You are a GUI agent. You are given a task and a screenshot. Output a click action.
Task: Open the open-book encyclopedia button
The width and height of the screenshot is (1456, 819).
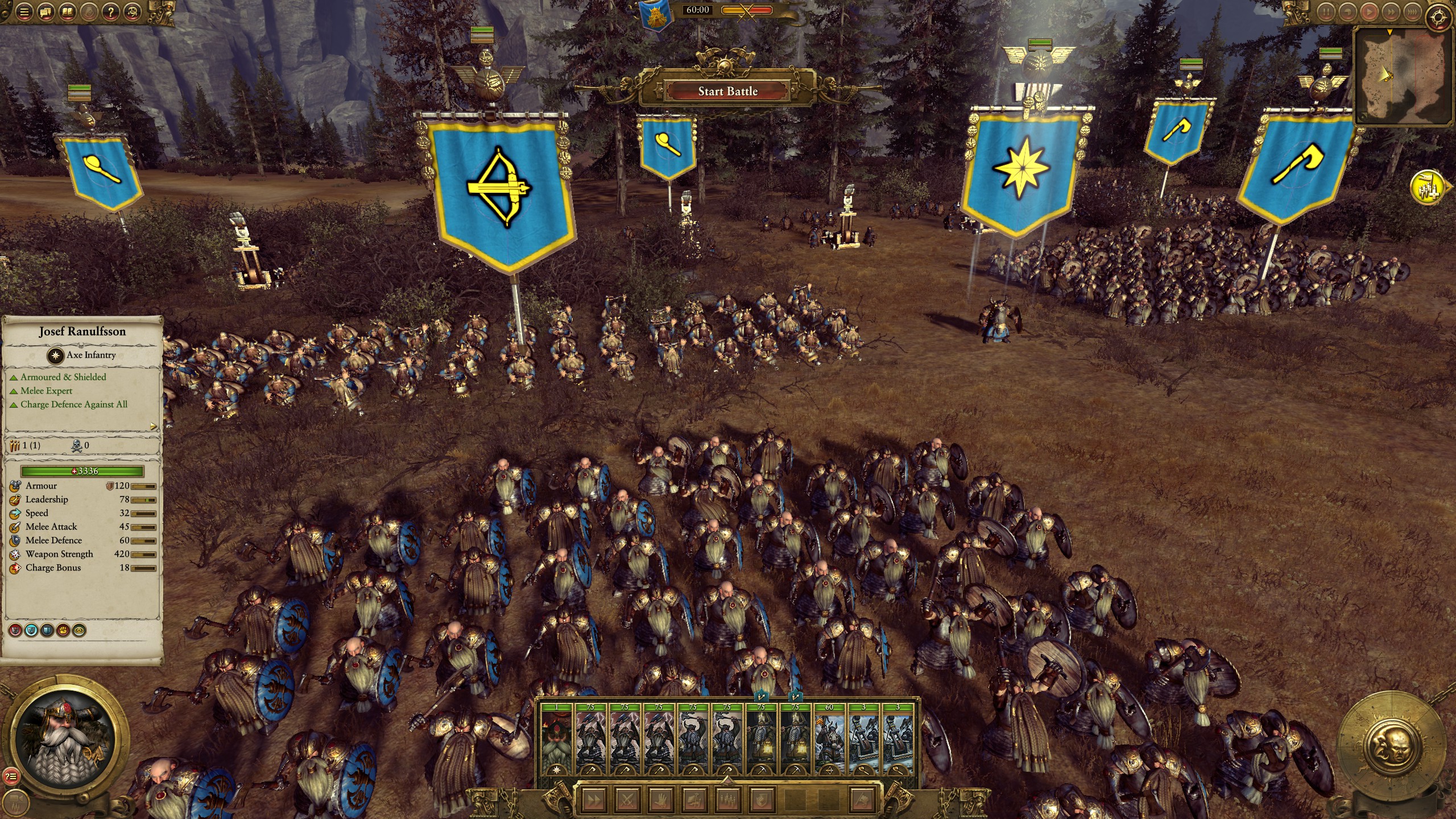pyautogui.click(x=68, y=11)
